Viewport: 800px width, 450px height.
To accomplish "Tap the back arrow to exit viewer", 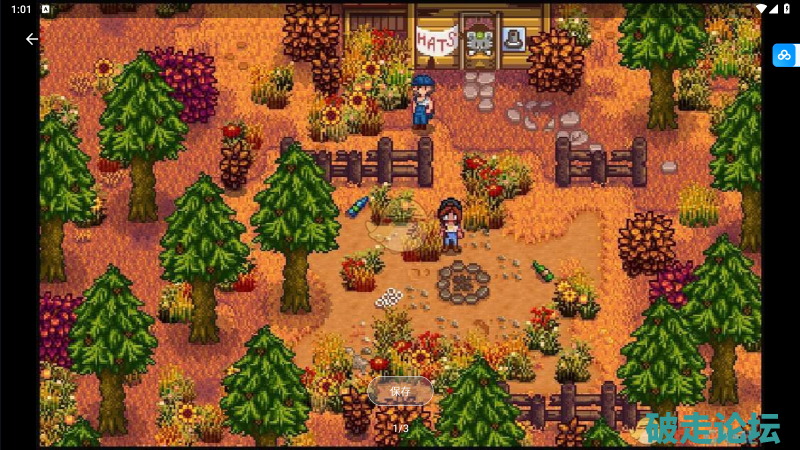I will click(x=32, y=39).
